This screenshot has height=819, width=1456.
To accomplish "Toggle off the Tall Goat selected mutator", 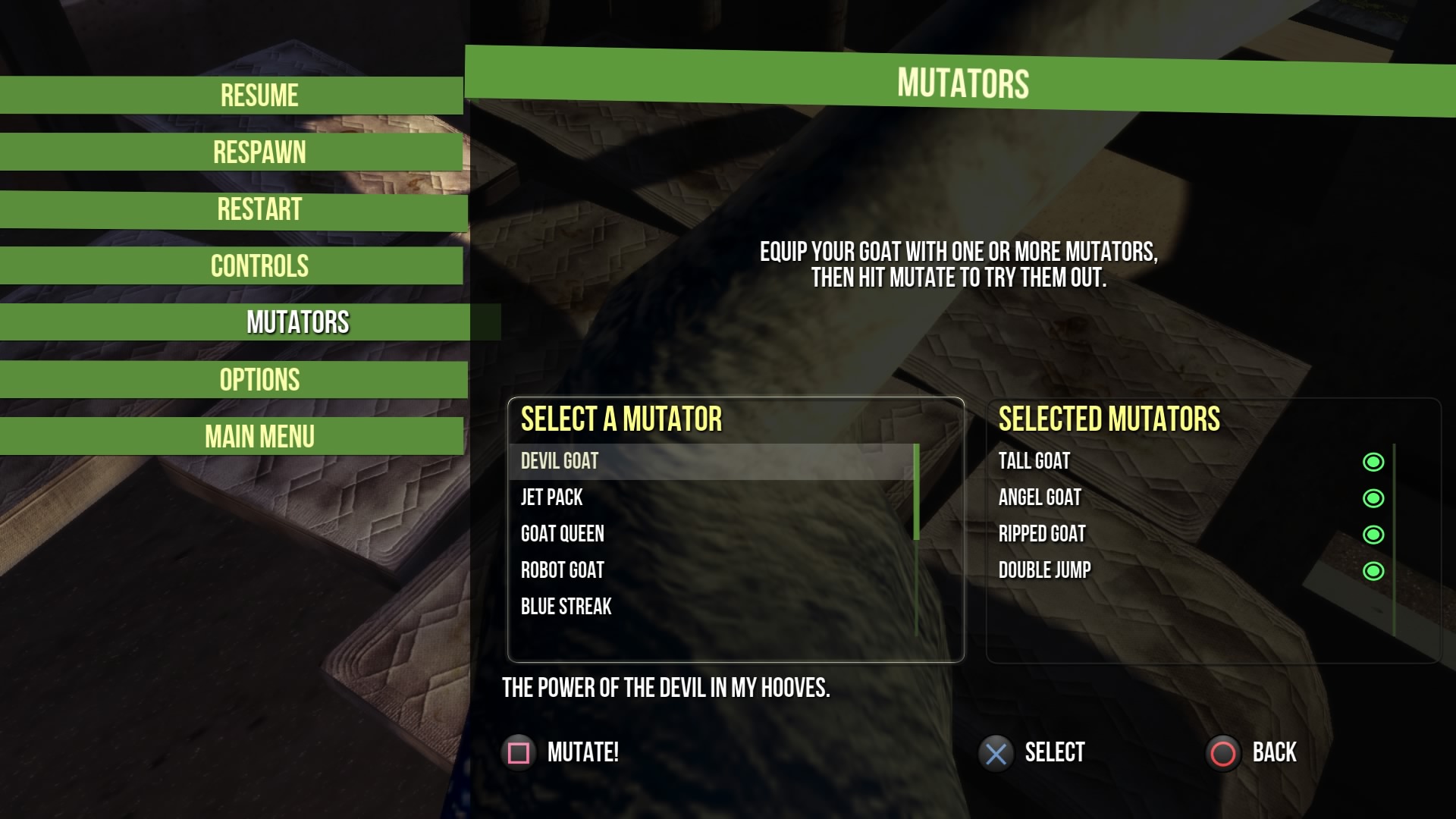I will point(1373,462).
